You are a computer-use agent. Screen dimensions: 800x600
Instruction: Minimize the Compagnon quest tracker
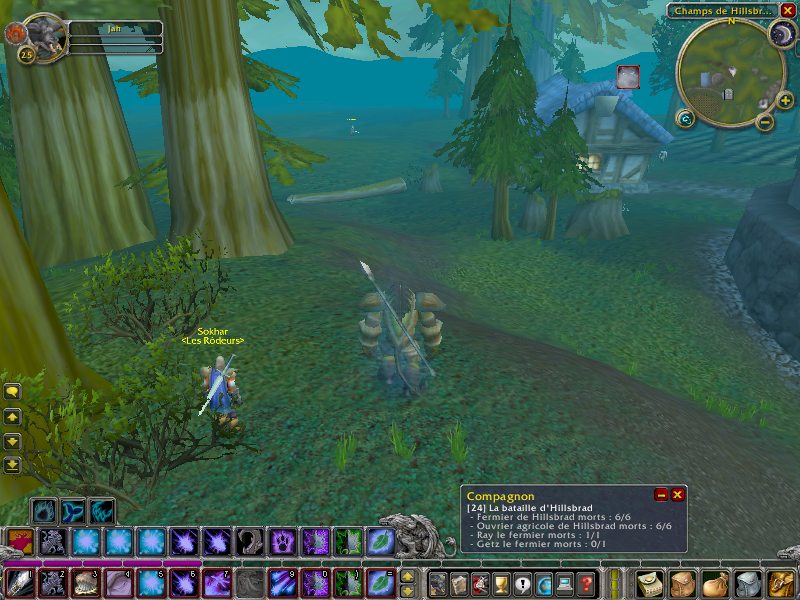[661, 495]
